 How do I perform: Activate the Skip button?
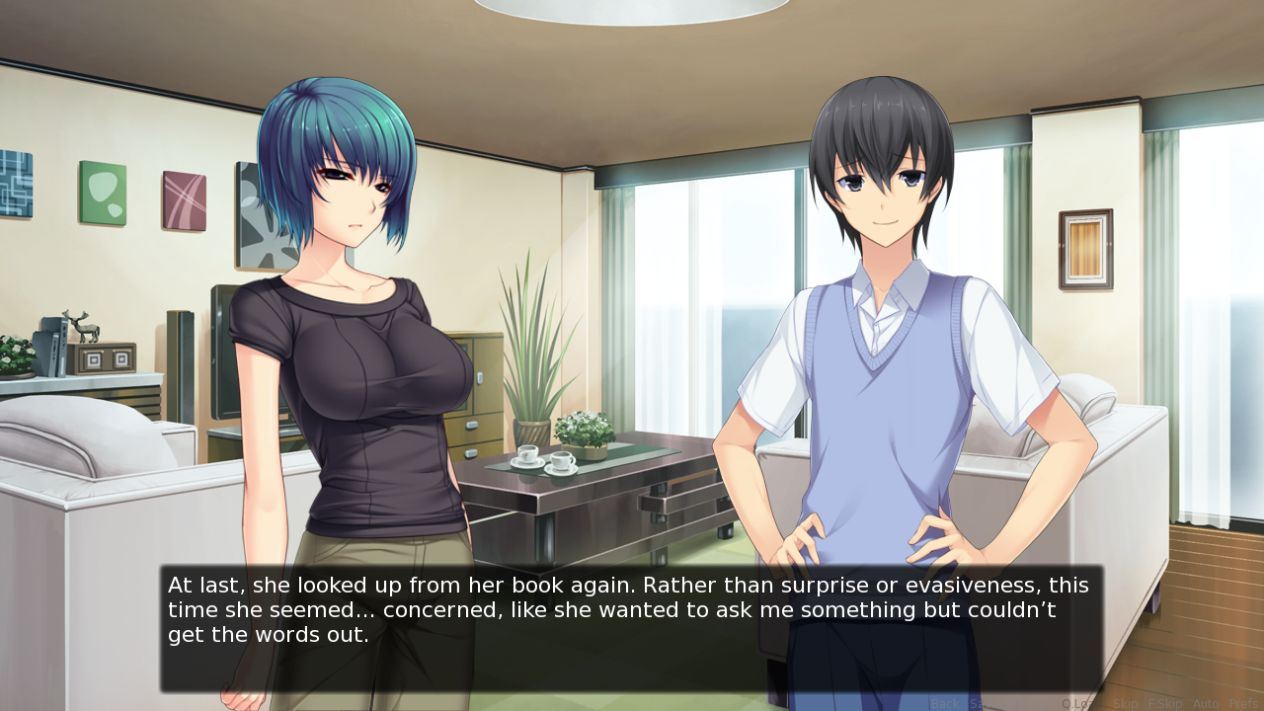coord(1125,703)
